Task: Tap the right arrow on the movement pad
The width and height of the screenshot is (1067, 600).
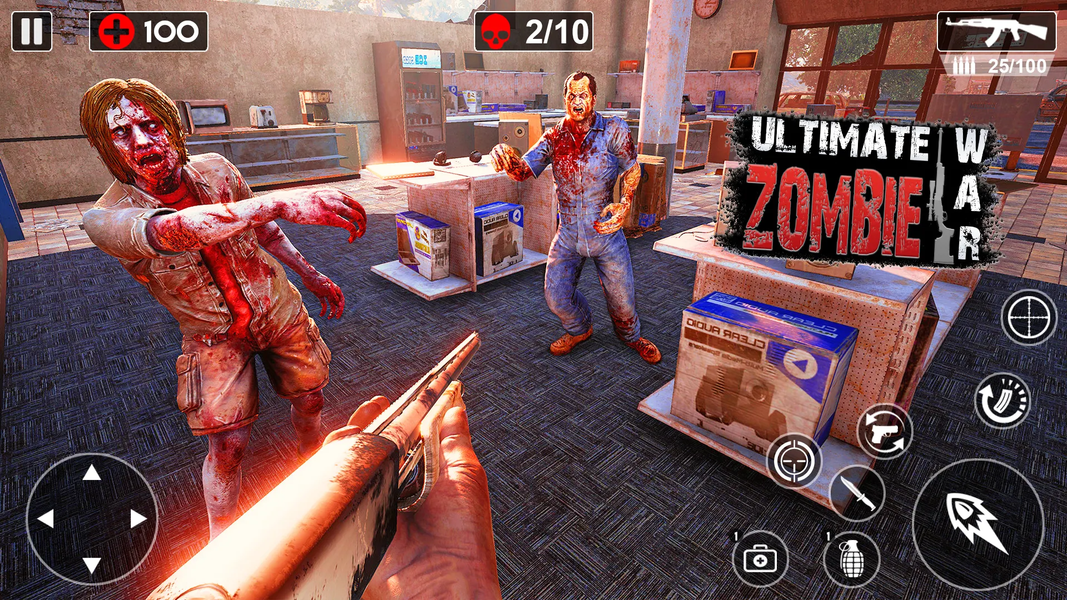Action: [x=138, y=519]
